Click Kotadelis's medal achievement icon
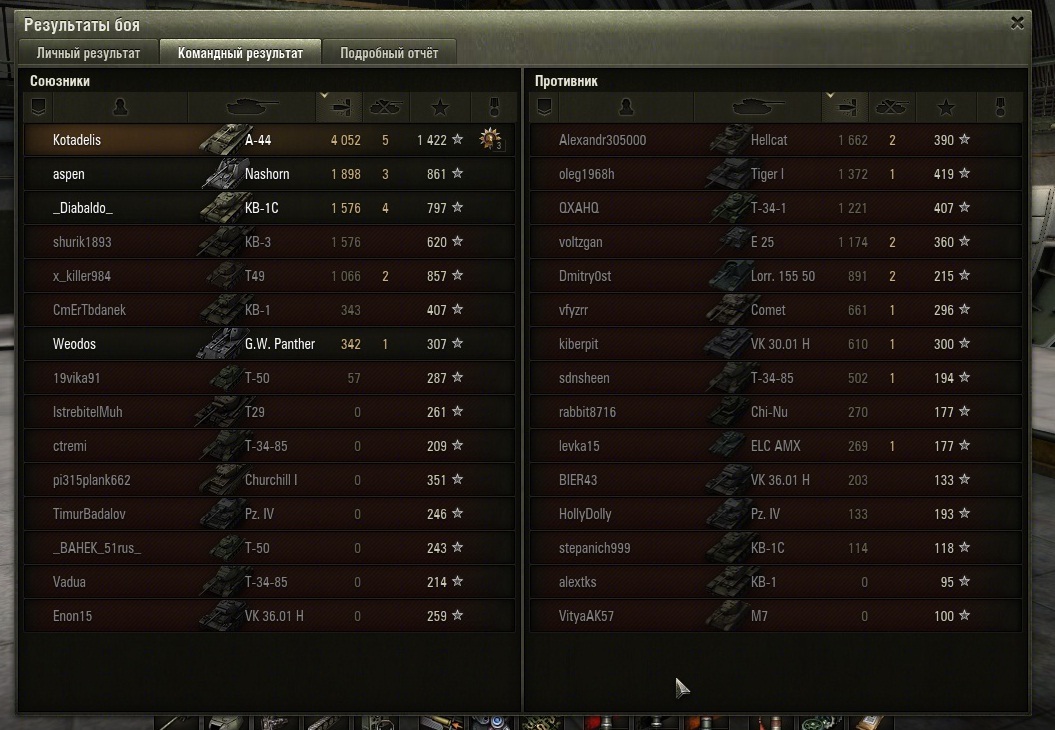Image resolution: width=1055 pixels, height=730 pixels. coord(490,140)
